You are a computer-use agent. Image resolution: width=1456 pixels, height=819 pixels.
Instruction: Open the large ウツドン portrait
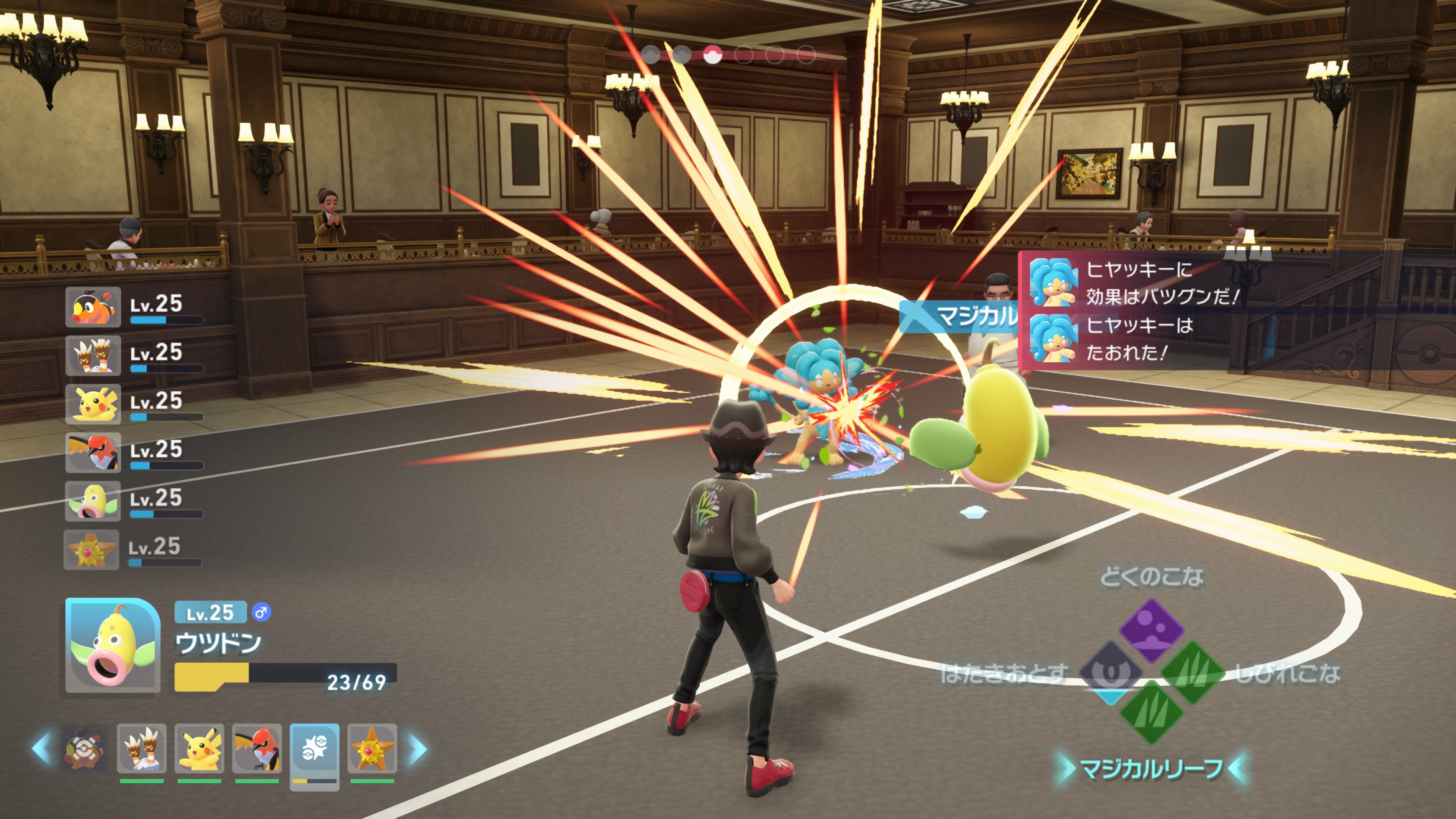click(113, 645)
